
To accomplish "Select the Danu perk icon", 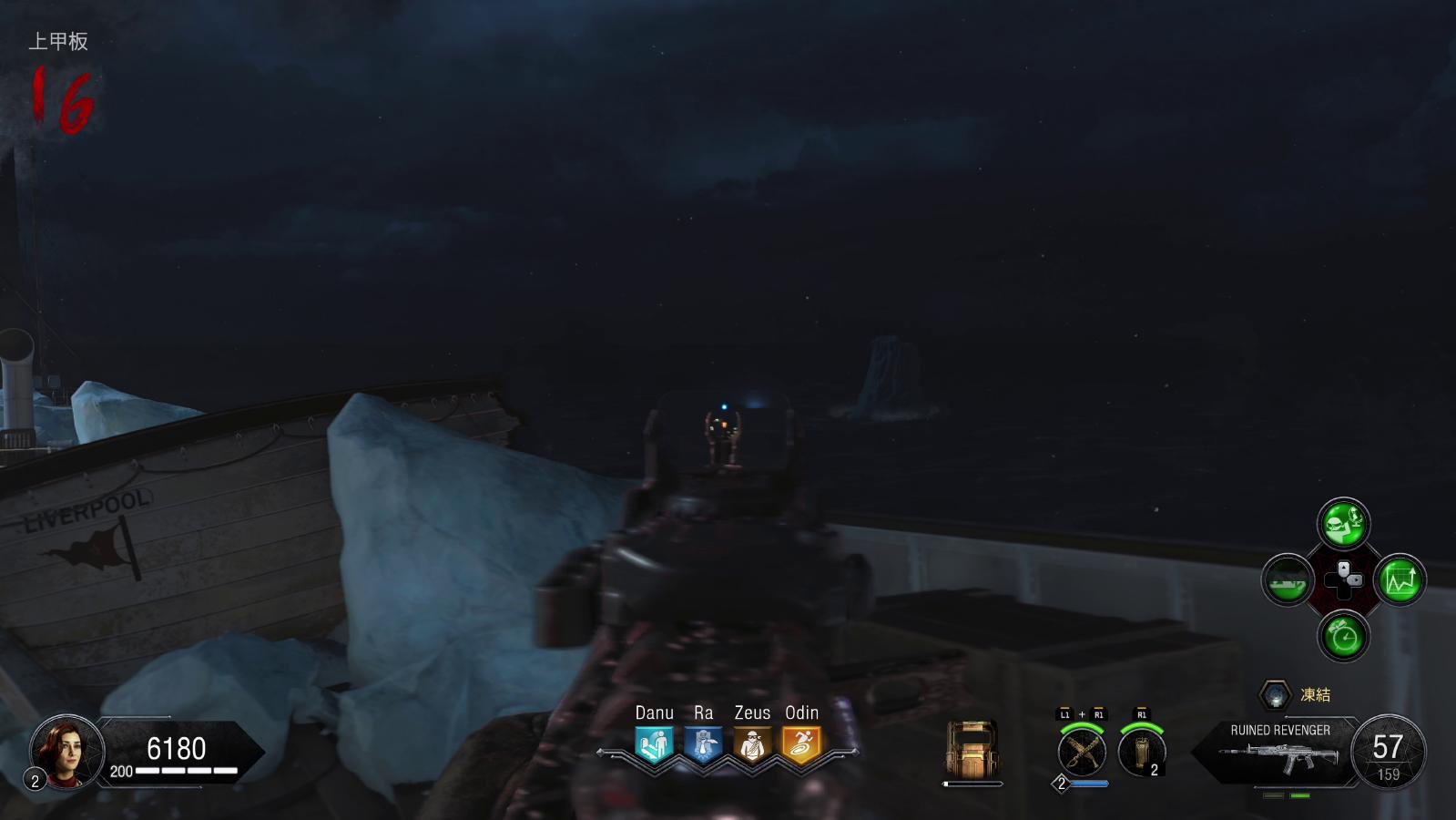I will 654,744.
